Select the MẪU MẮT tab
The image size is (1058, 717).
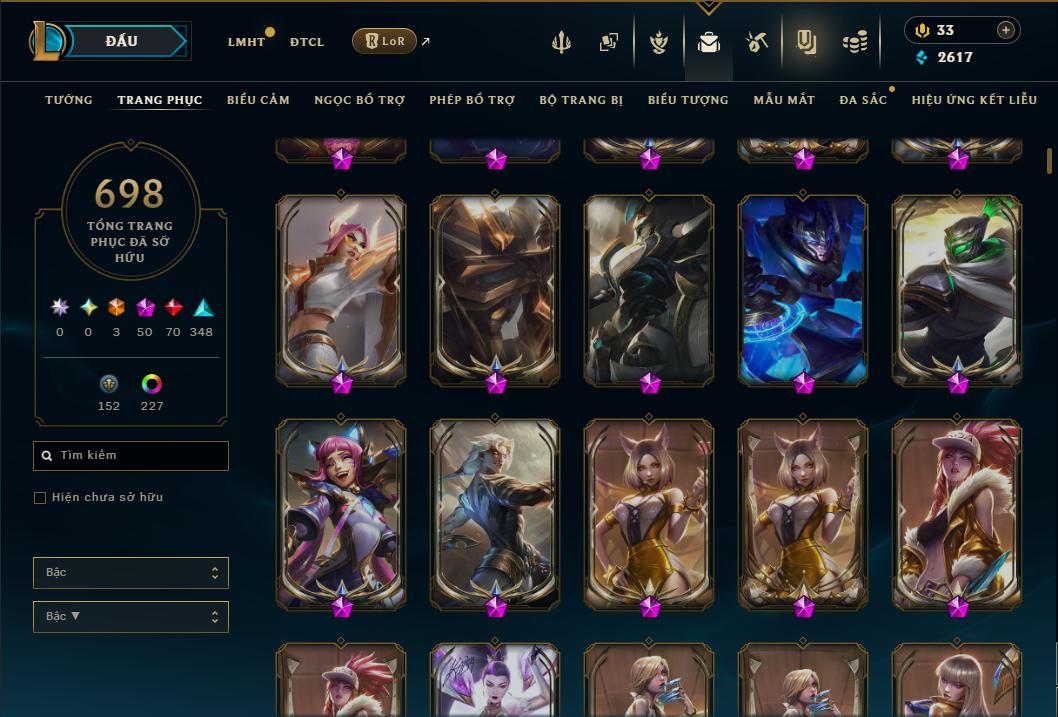[784, 100]
